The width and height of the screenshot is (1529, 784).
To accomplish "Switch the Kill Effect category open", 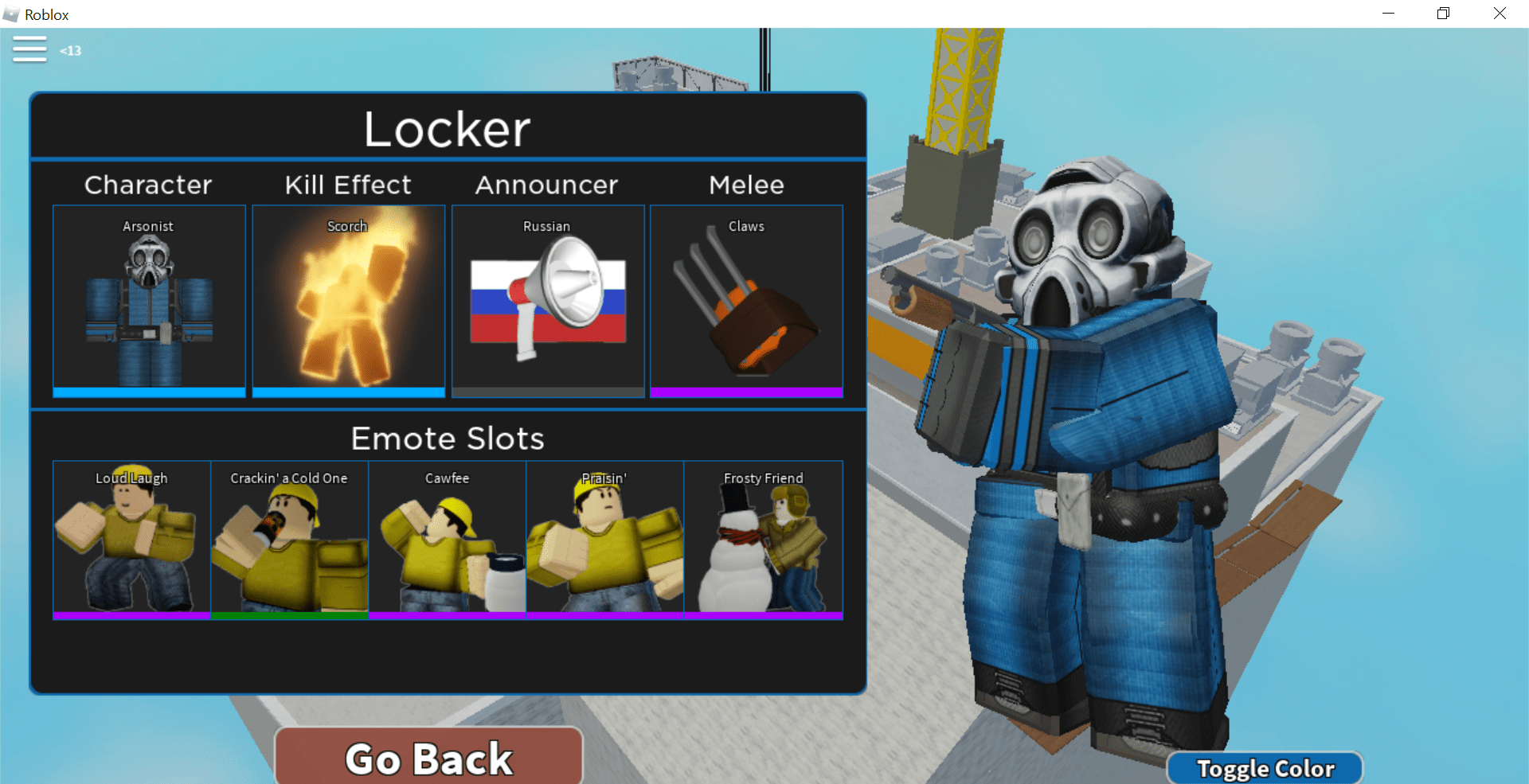I will click(x=347, y=185).
